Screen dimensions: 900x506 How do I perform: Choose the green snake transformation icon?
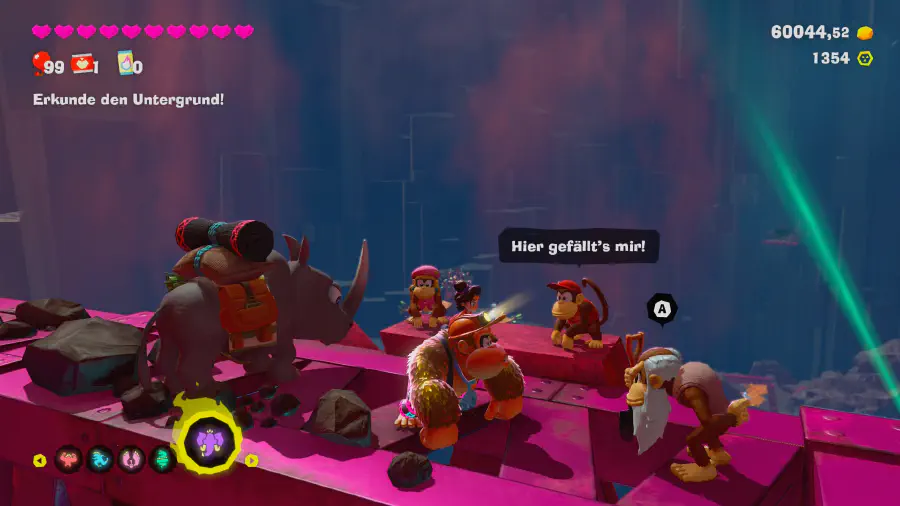pos(163,460)
